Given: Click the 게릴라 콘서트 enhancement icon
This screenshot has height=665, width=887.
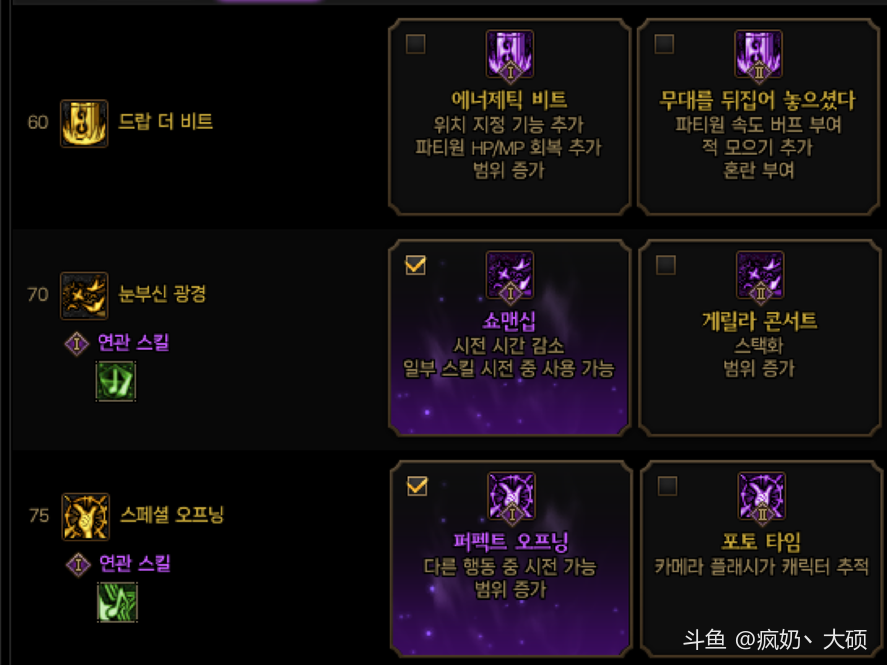Looking at the screenshot, I should 760,276.
